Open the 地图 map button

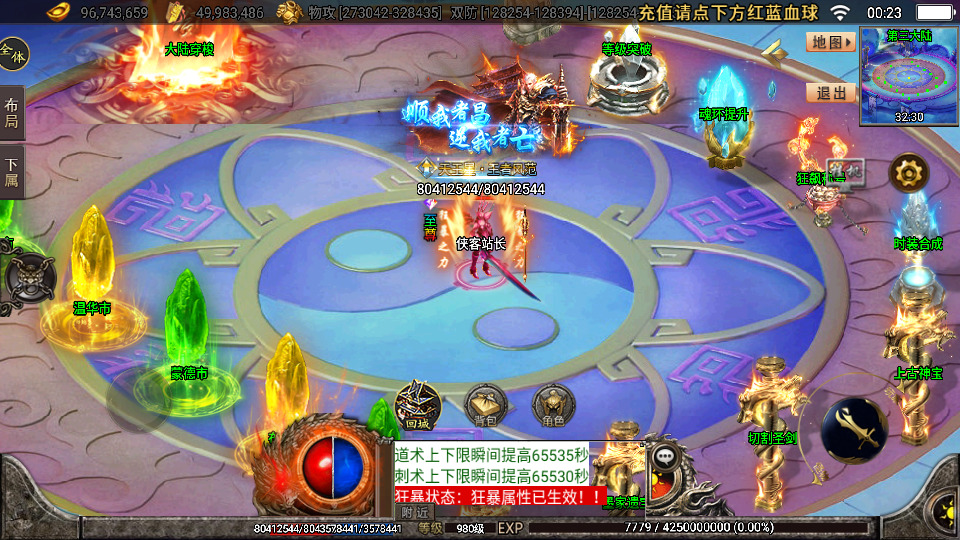831,42
